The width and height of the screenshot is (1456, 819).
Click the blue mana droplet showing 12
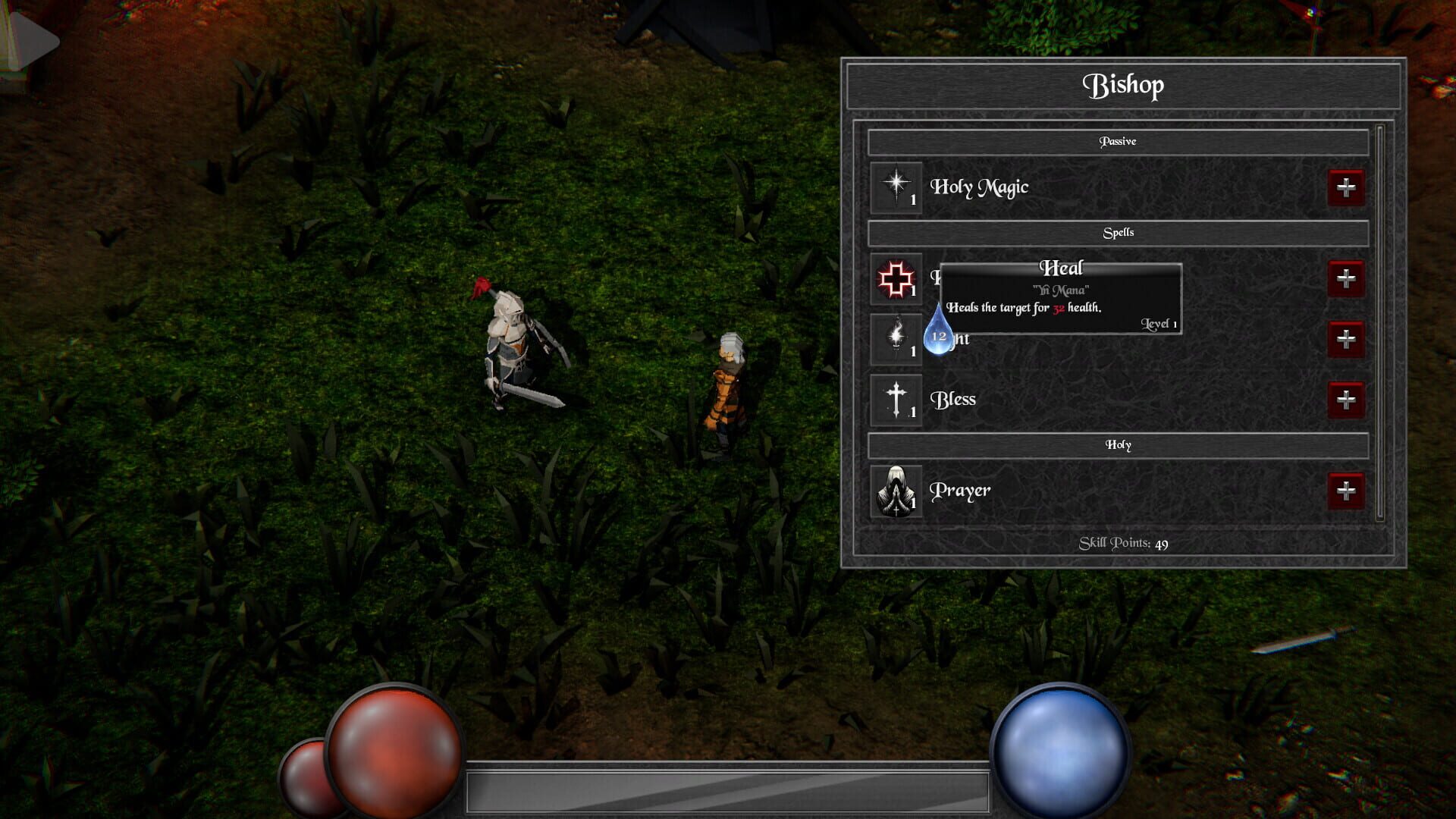(x=938, y=336)
